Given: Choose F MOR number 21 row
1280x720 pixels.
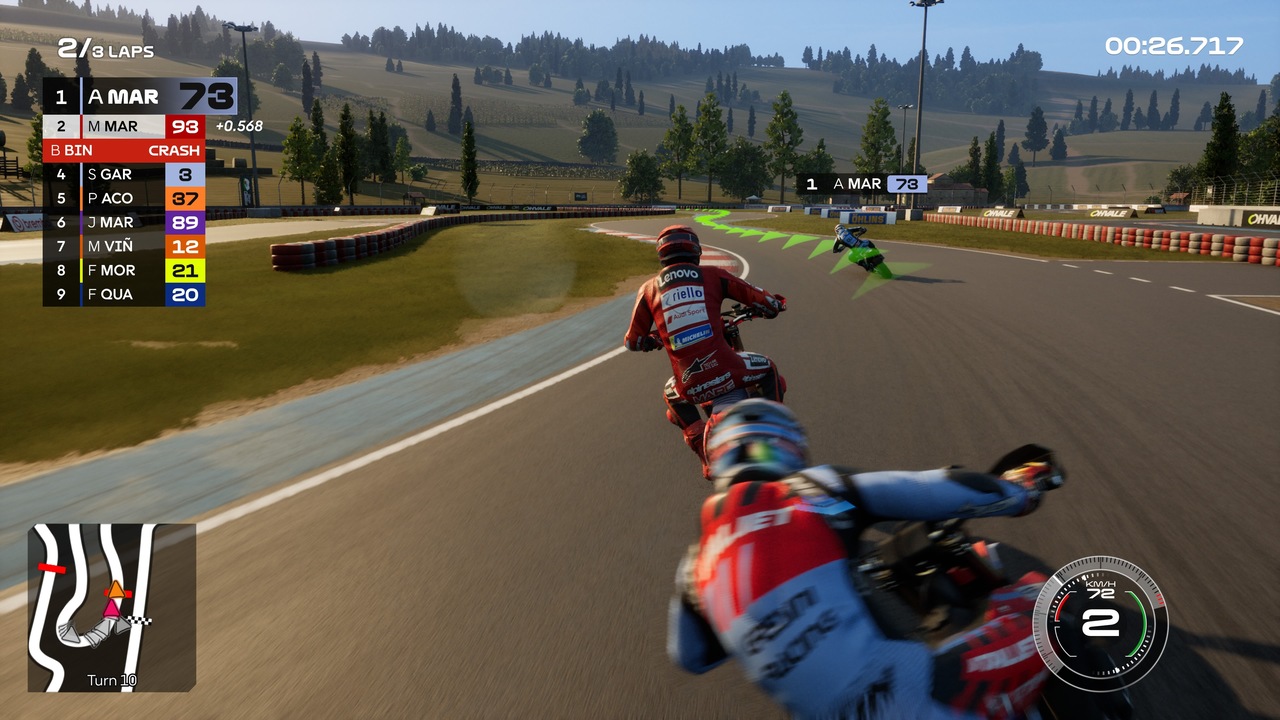Looking at the screenshot, I should [124, 270].
